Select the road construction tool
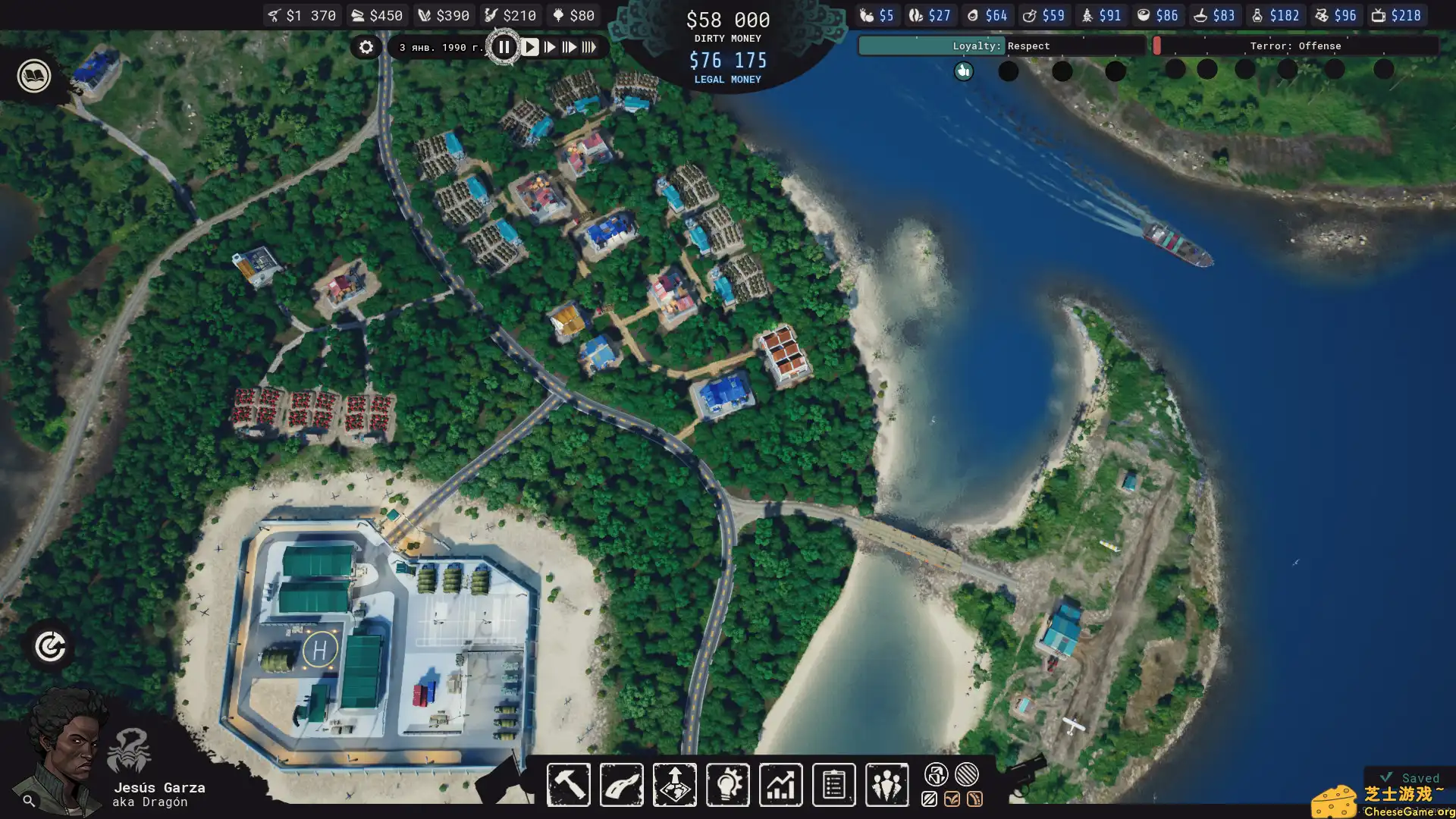1456x819 pixels. coord(621,785)
